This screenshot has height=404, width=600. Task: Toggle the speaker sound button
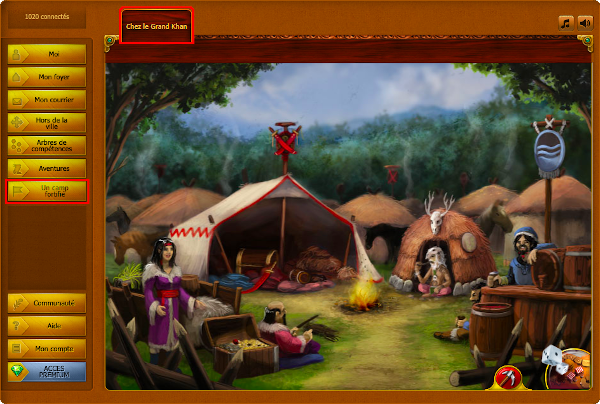pos(585,22)
